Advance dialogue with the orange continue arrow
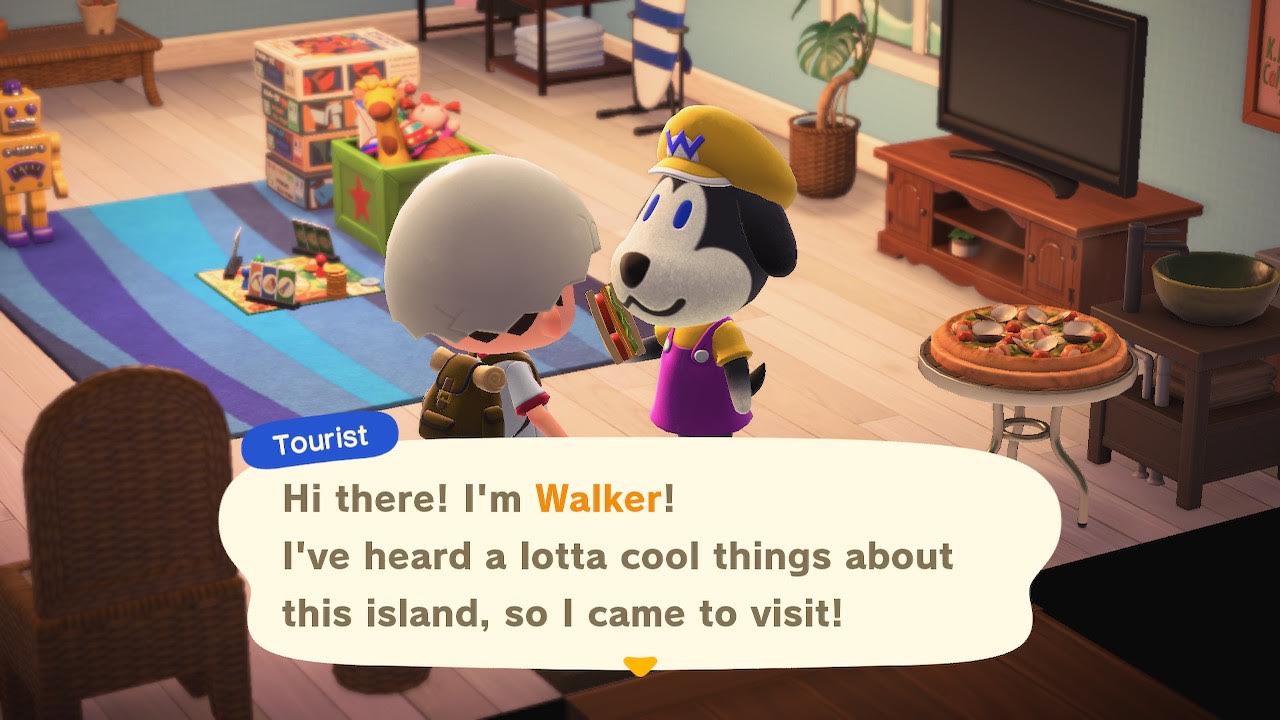The height and width of the screenshot is (720, 1280). [x=639, y=665]
